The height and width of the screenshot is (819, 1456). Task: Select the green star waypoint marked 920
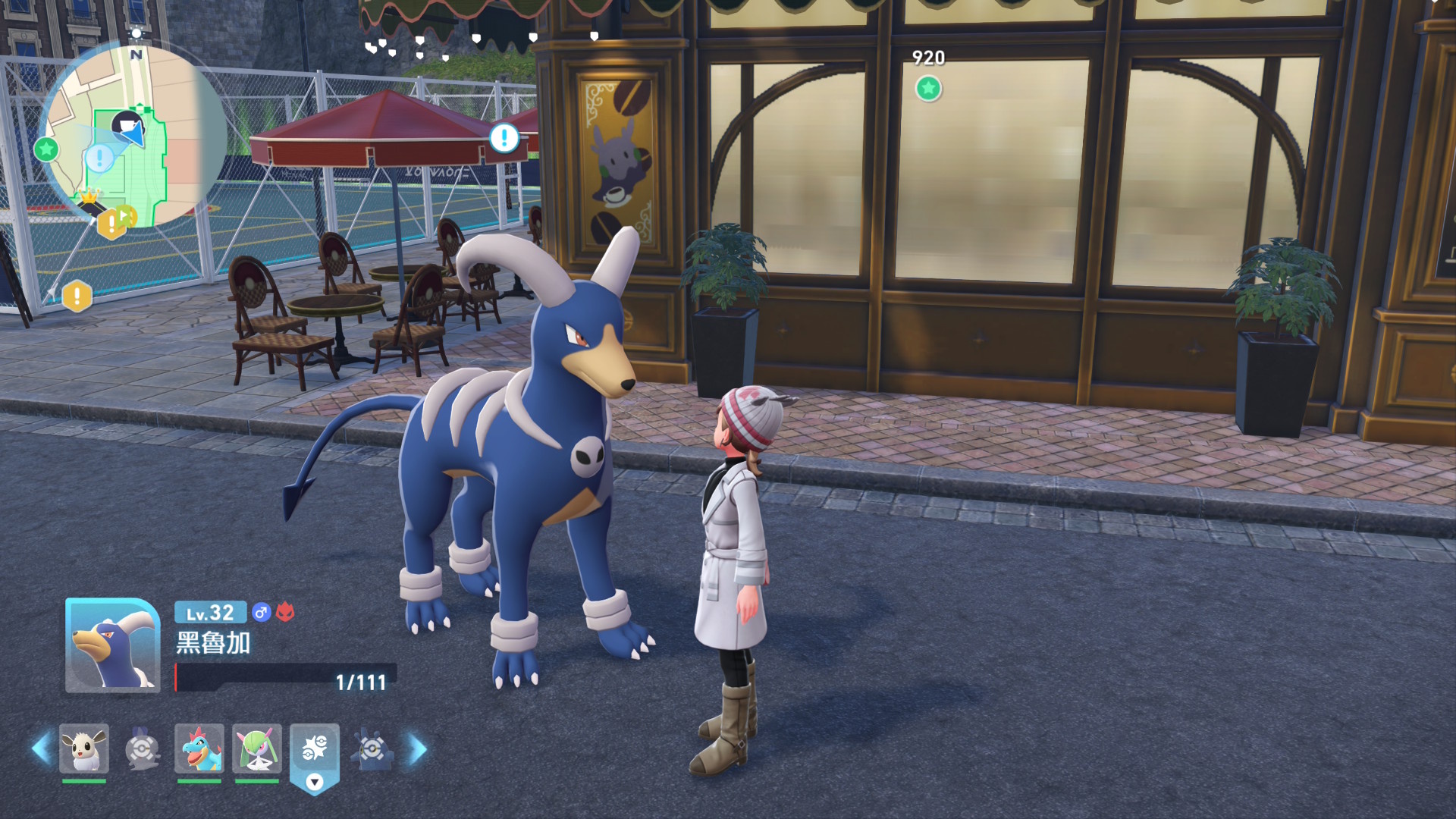tap(928, 89)
